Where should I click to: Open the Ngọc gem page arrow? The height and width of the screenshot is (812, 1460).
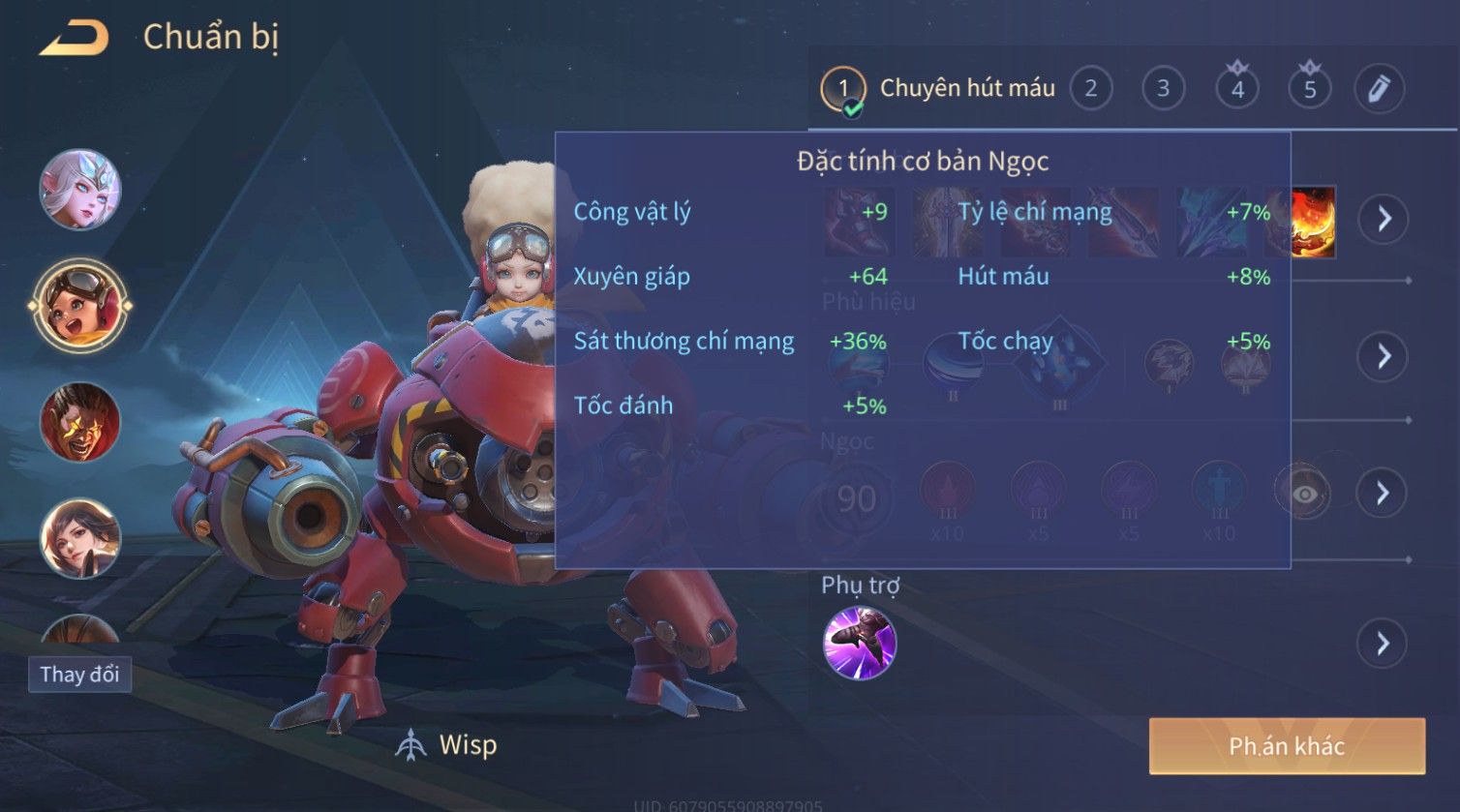[1384, 493]
